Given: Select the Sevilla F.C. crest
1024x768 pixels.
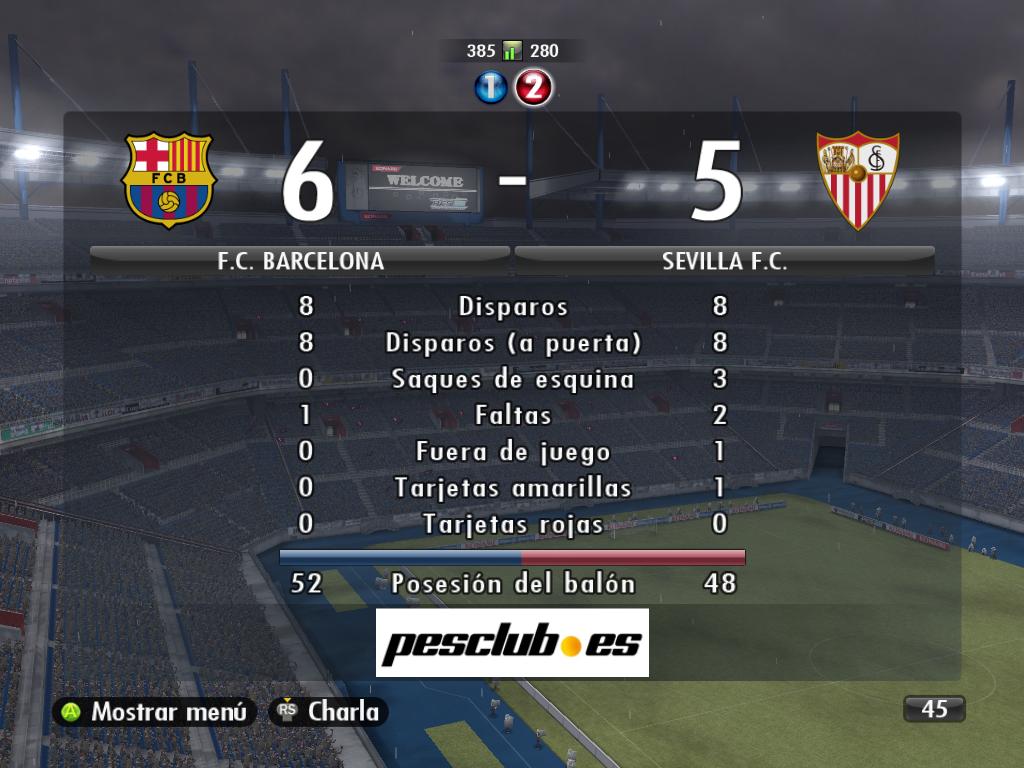Looking at the screenshot, I should tap(858, 180).
